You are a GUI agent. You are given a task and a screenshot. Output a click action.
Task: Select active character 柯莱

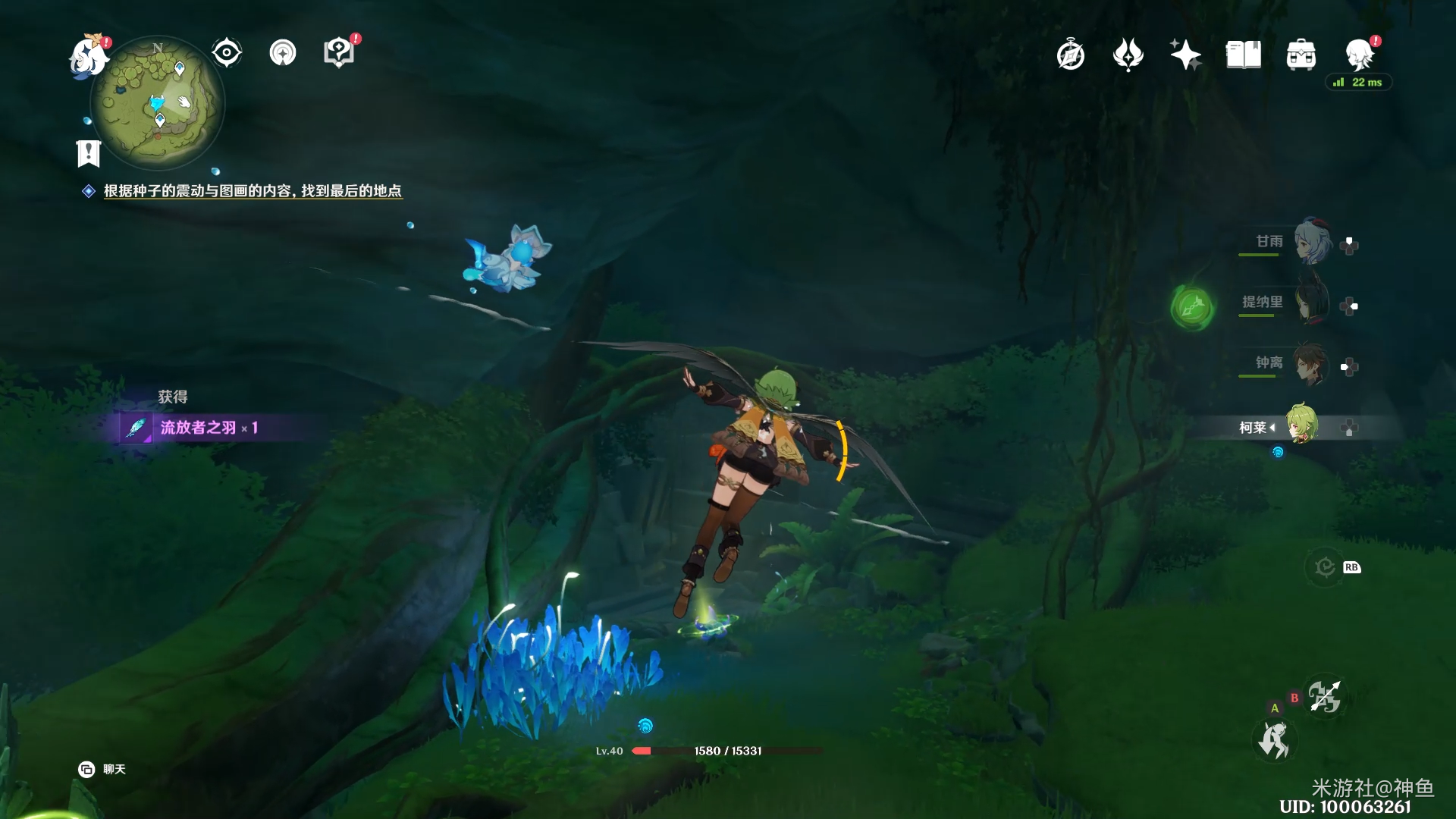pos(1302,425)
